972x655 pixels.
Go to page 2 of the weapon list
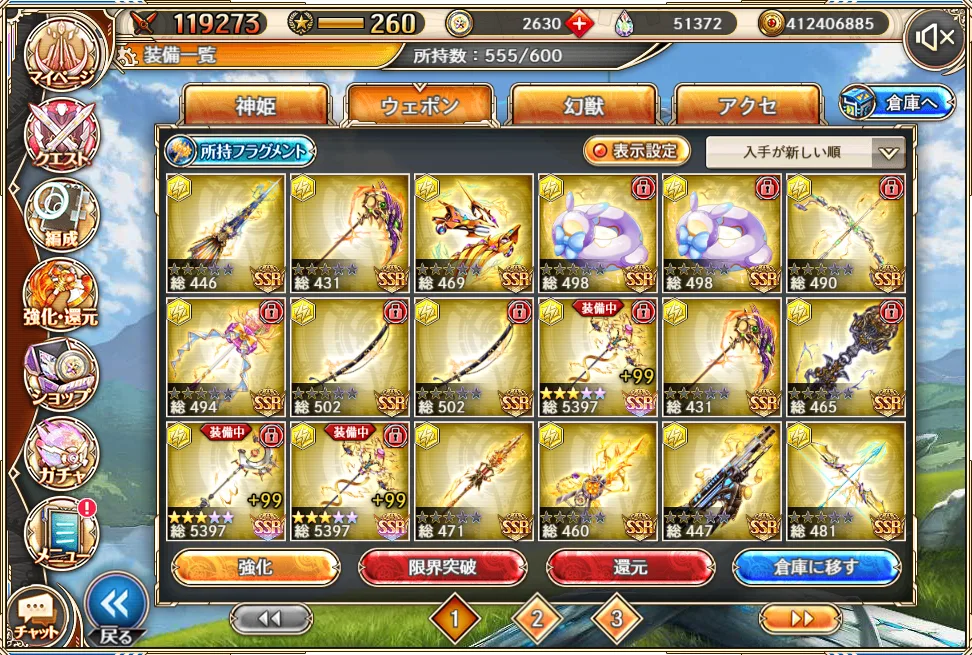click(x=537, y=619)
